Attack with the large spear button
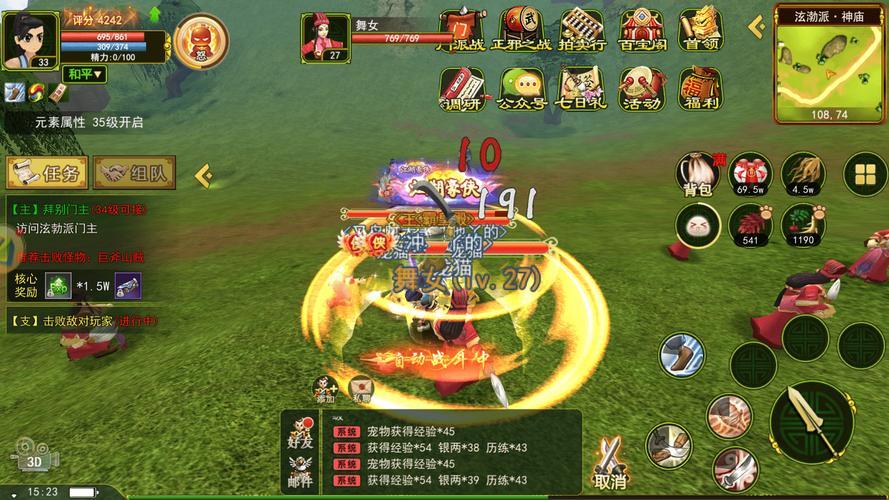889x500 pixels. [x=811, y=420]
